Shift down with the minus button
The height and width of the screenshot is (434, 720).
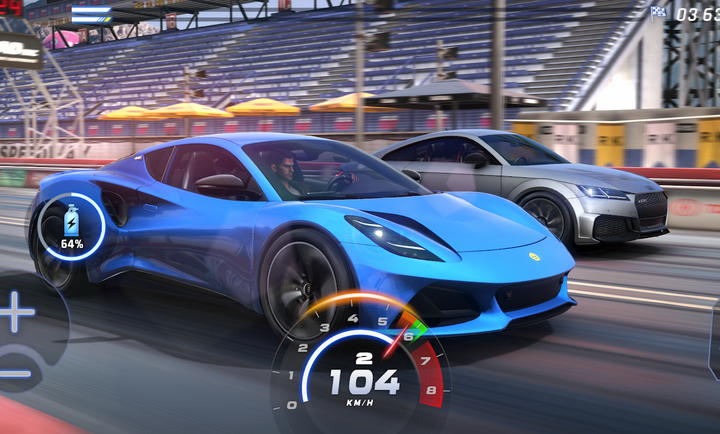point(14,372)
